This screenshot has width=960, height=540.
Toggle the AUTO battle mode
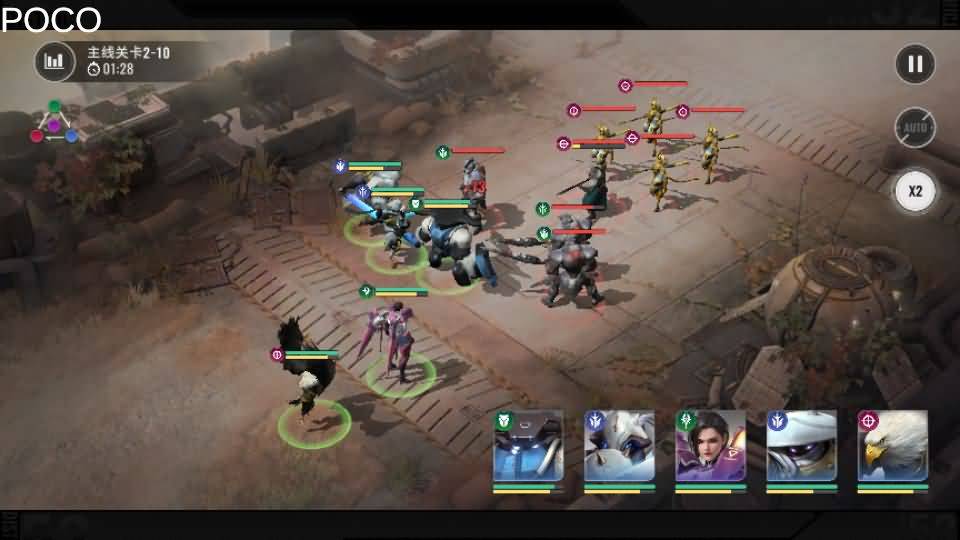pyautogui.click(x=914, y=128)
